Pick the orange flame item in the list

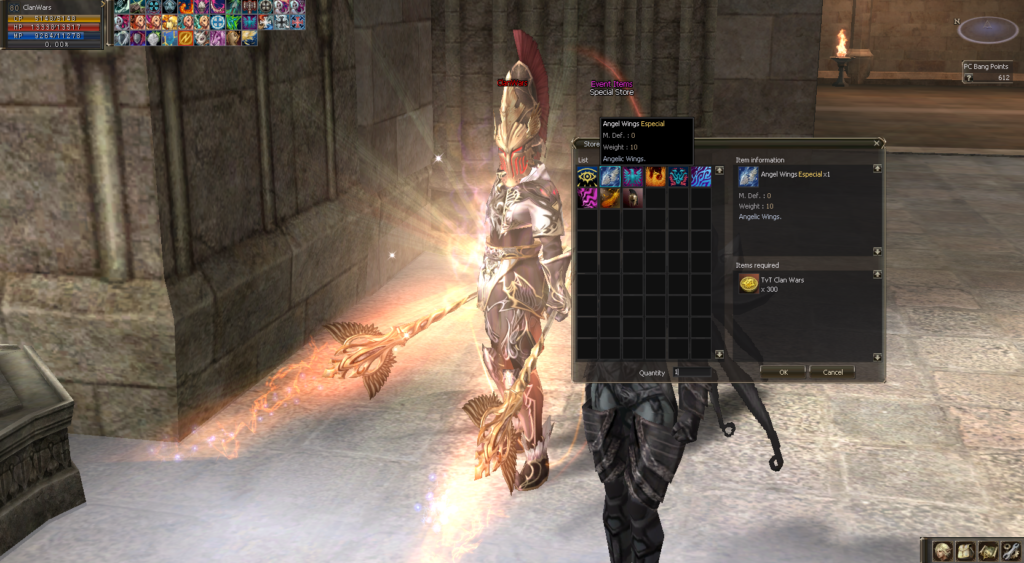[655, 177]
